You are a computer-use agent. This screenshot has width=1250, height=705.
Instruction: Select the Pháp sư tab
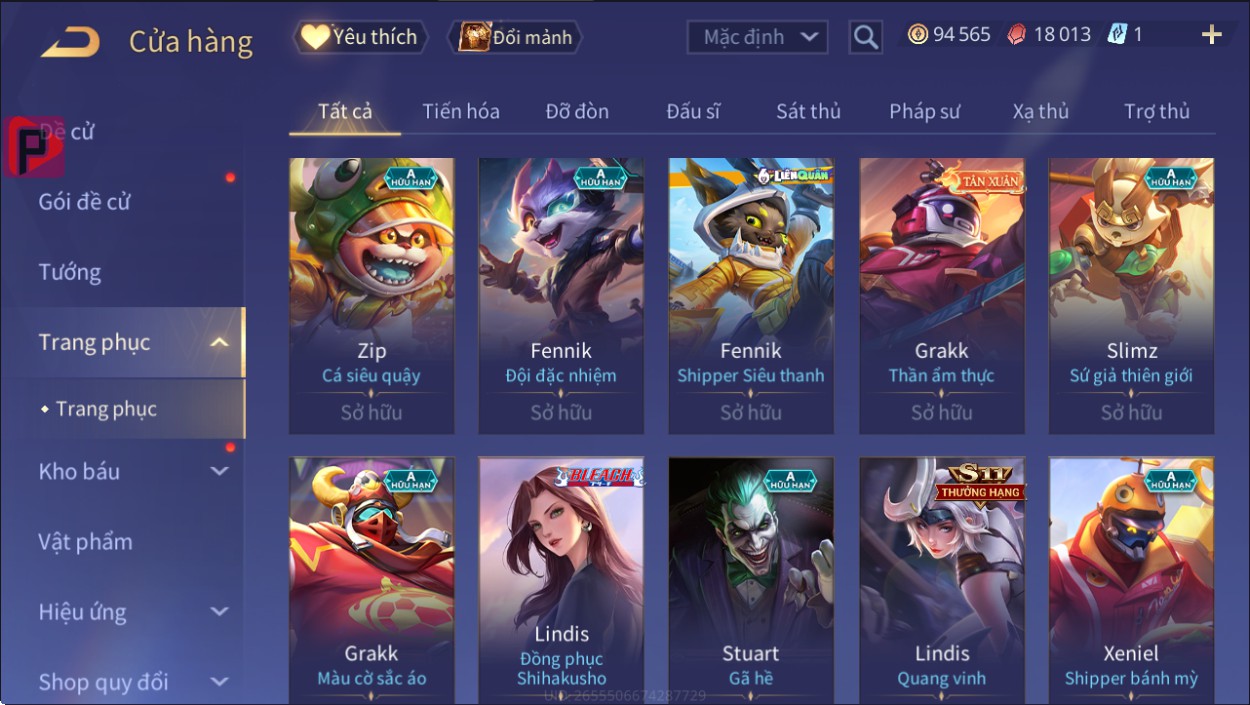924,112
